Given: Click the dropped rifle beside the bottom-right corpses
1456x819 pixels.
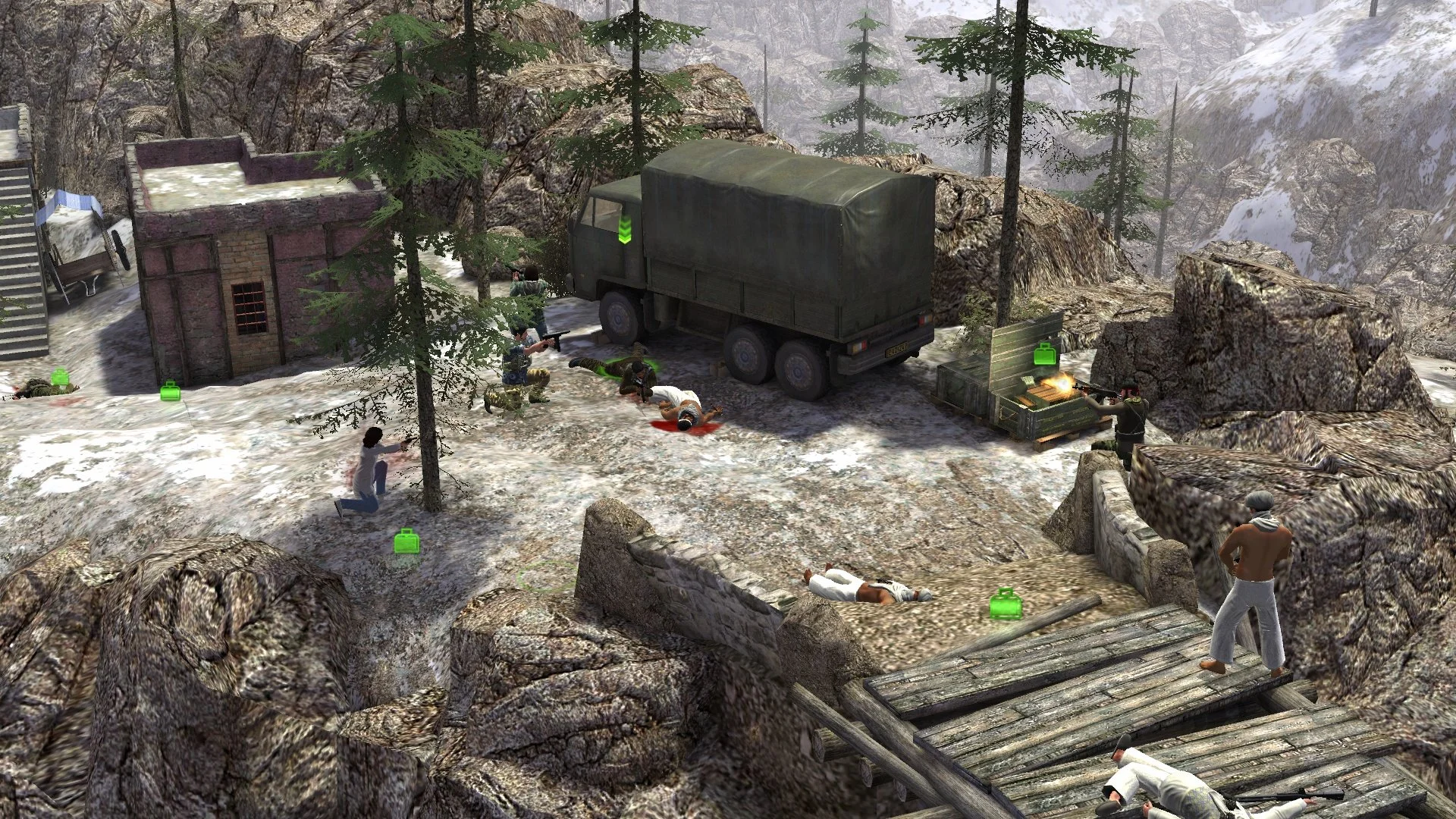Looking at the screenshot, I should (x=1289, y=795).
